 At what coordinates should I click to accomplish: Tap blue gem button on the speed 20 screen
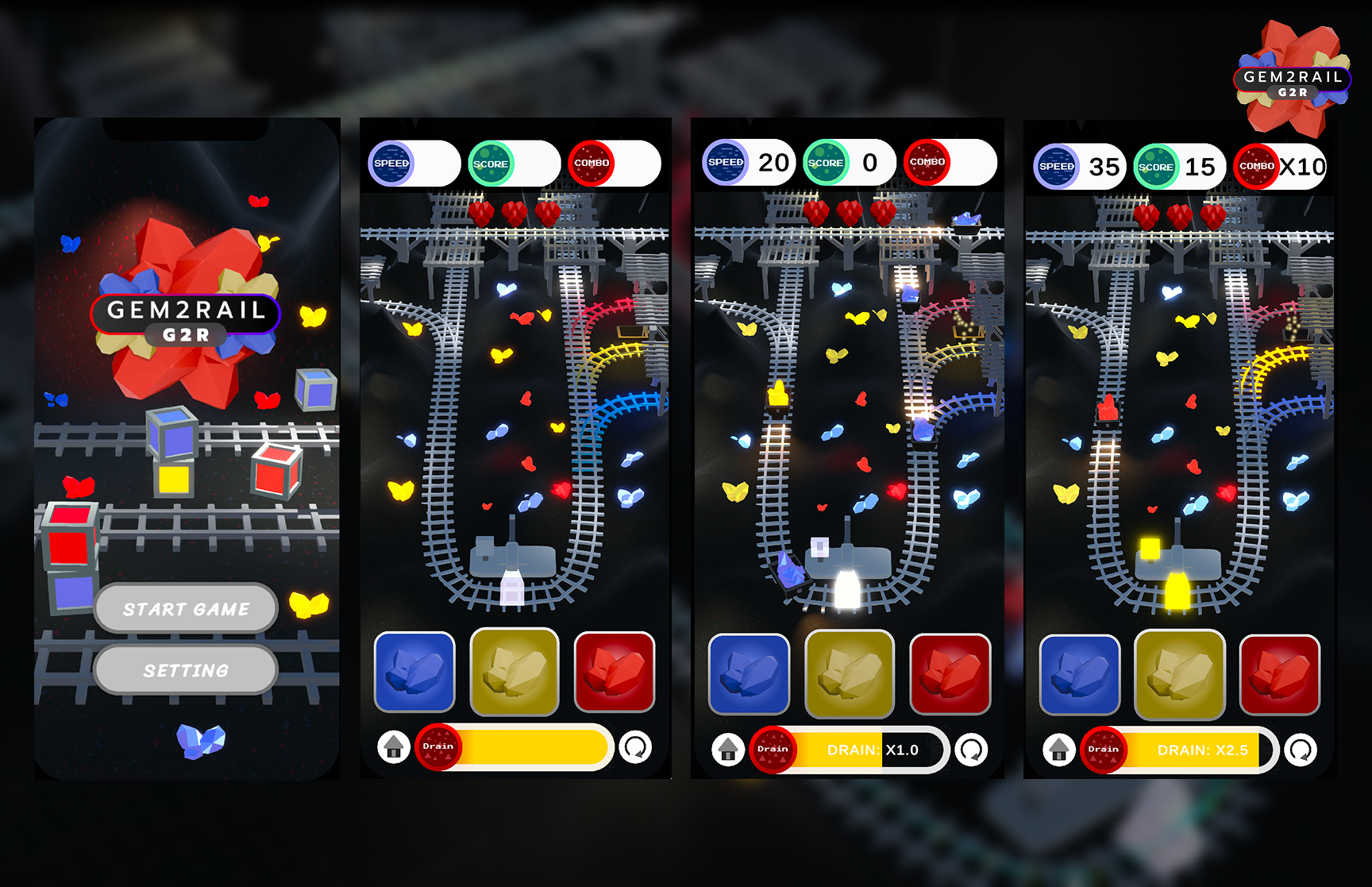pyautogui.click(x=749, y=674)
